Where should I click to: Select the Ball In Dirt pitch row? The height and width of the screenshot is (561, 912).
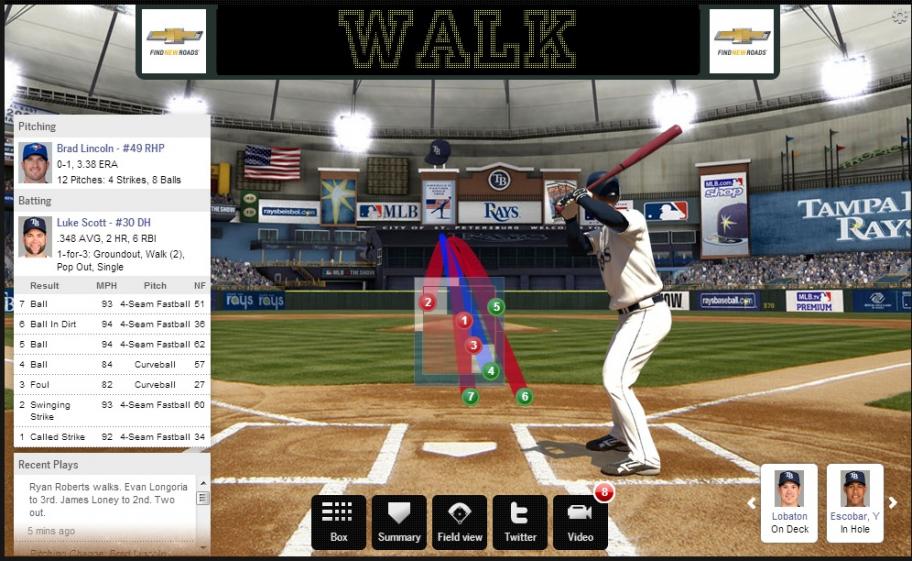(112, 324)
